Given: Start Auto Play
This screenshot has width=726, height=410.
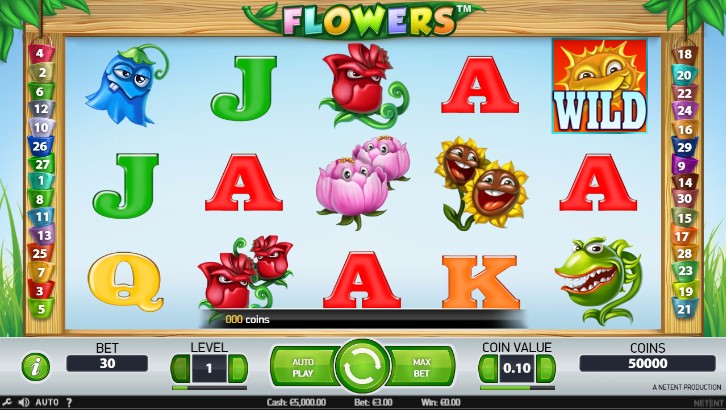Looking at the screenshot, I should 303,367.
